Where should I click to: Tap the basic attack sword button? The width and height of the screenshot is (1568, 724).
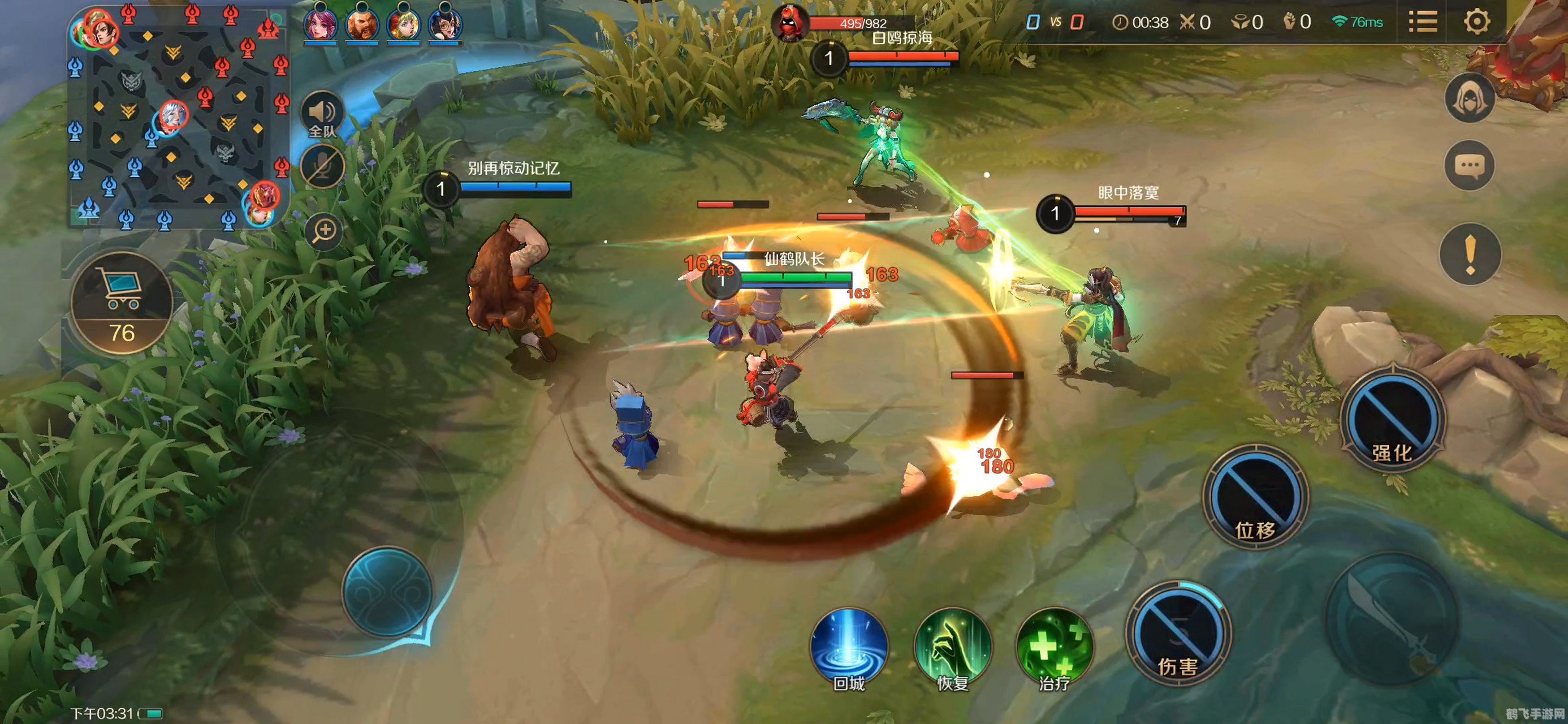coord(1392,618)
